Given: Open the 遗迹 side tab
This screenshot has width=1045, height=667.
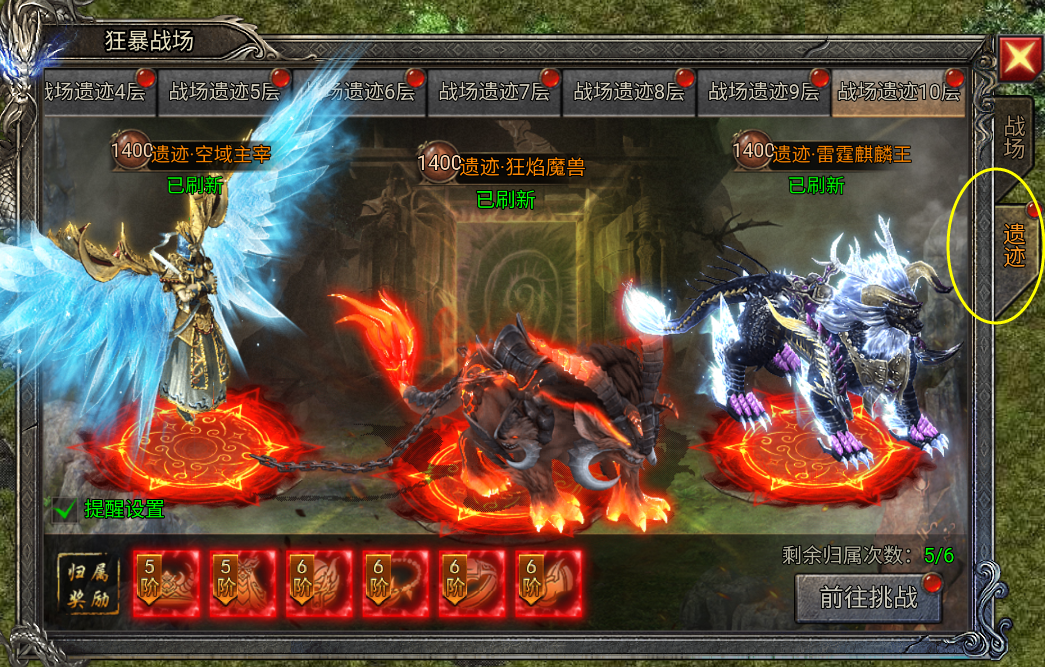Looking at the screenshot, I should (1014, 245).
